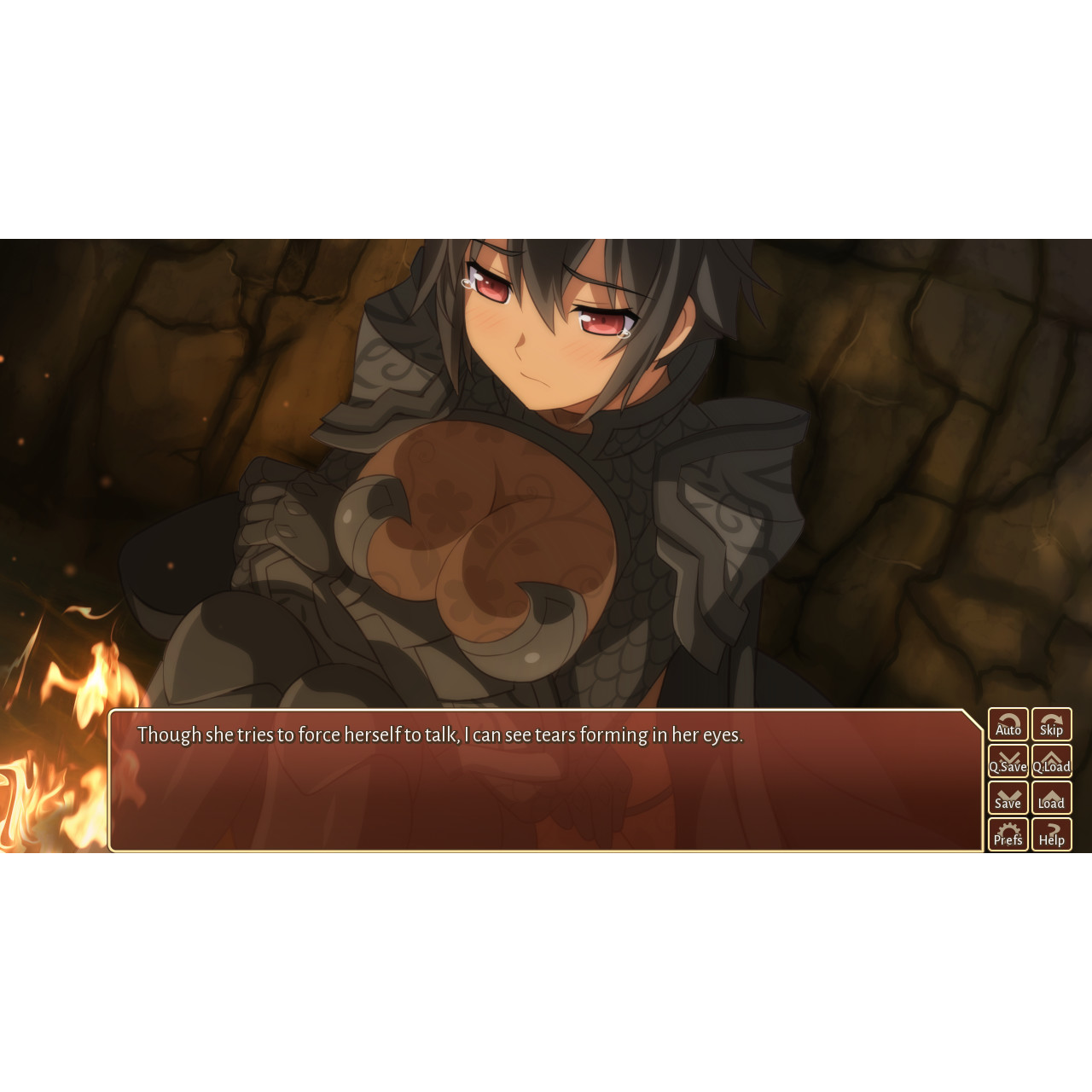The width and height of the screenshot is (1092, 1092).
Task: Activate the Skip button
Action: tap(1051, 724)
